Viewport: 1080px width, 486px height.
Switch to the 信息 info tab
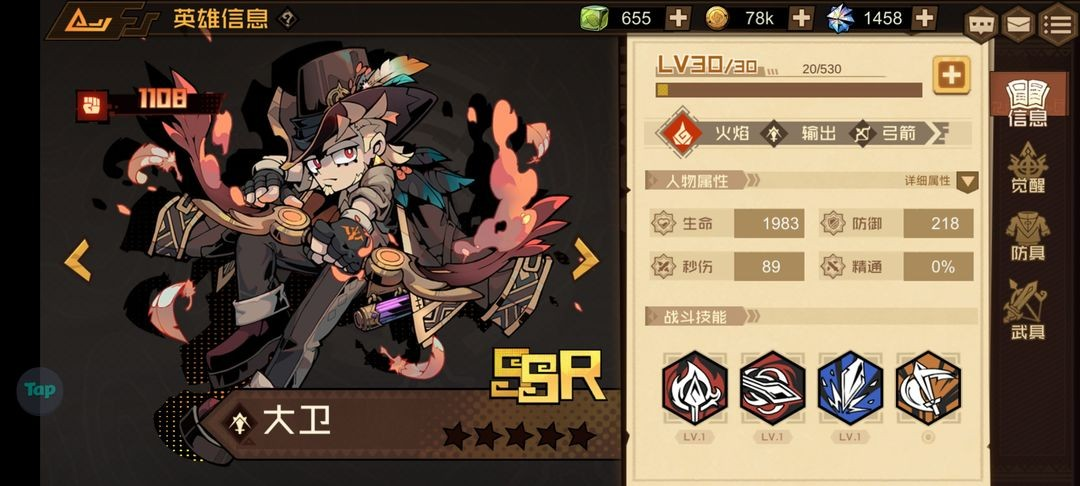click(x=1027, y=103)
